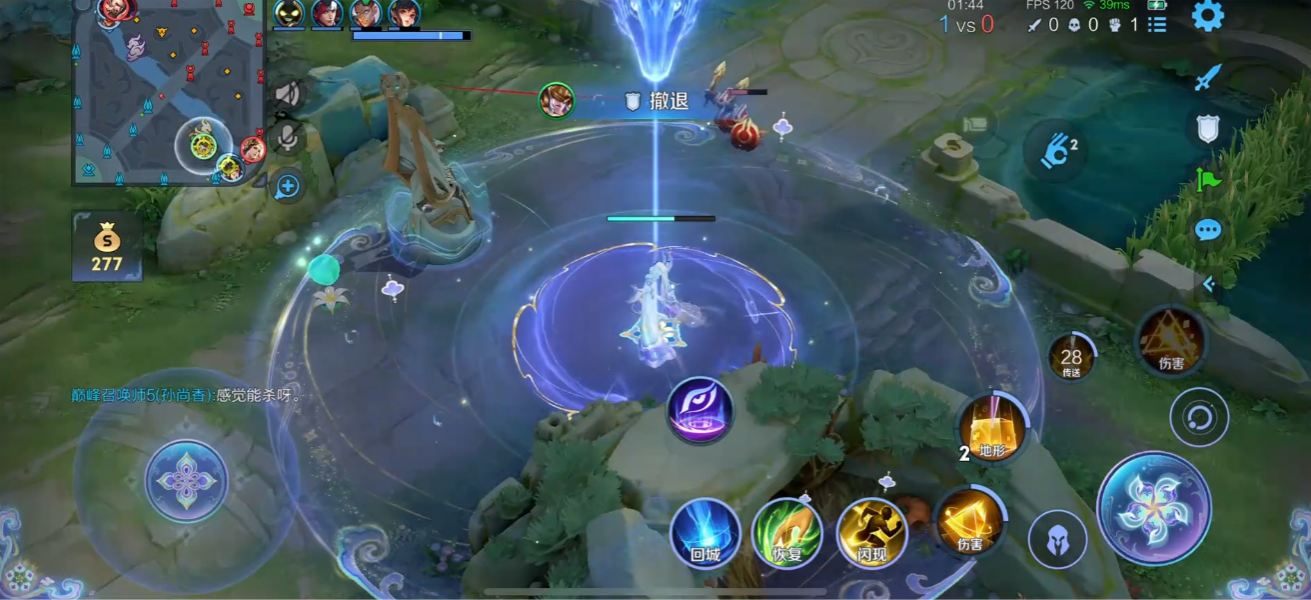Screen dimensions: 1311x600
Task: Send the shield defend signal
Action: (x=1208, y=128)
